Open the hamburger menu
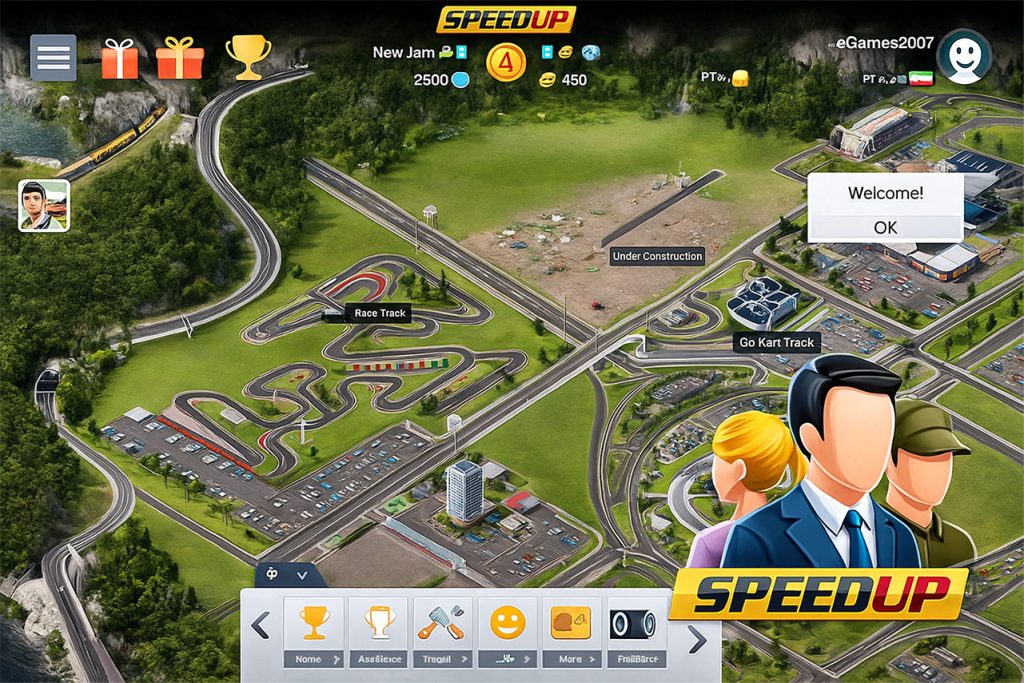The image size is (1024, 683). tap(53, 58)
